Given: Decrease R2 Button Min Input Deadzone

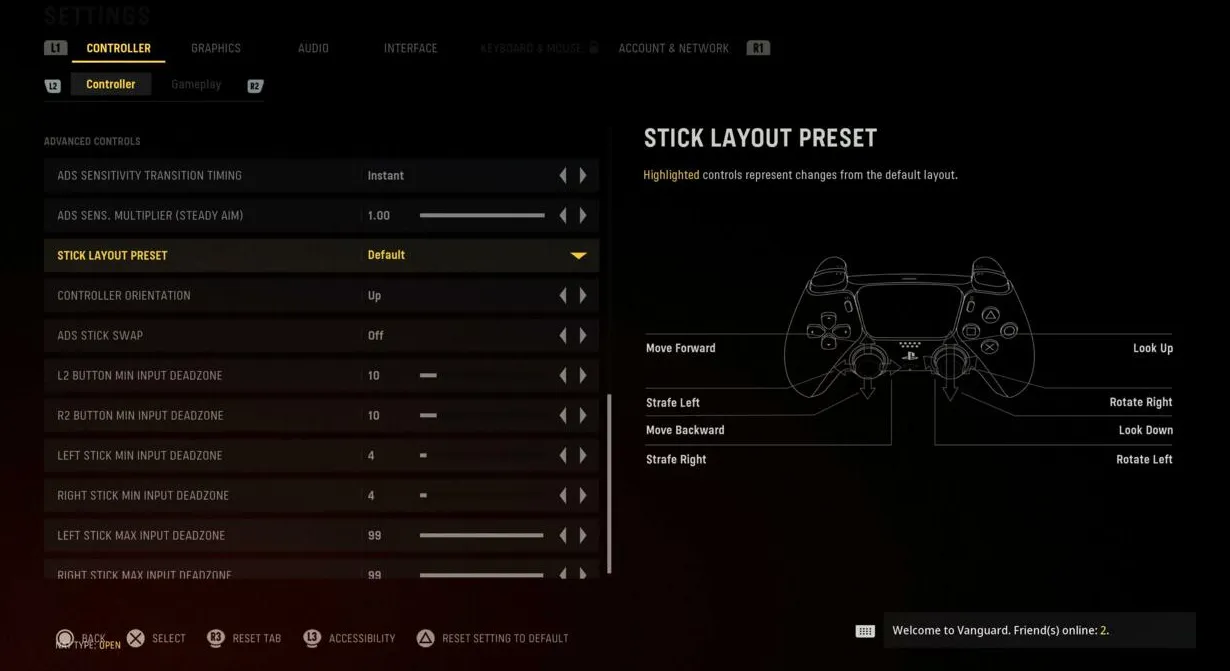Looking at the screenshot, I should (x=563, y=416).
